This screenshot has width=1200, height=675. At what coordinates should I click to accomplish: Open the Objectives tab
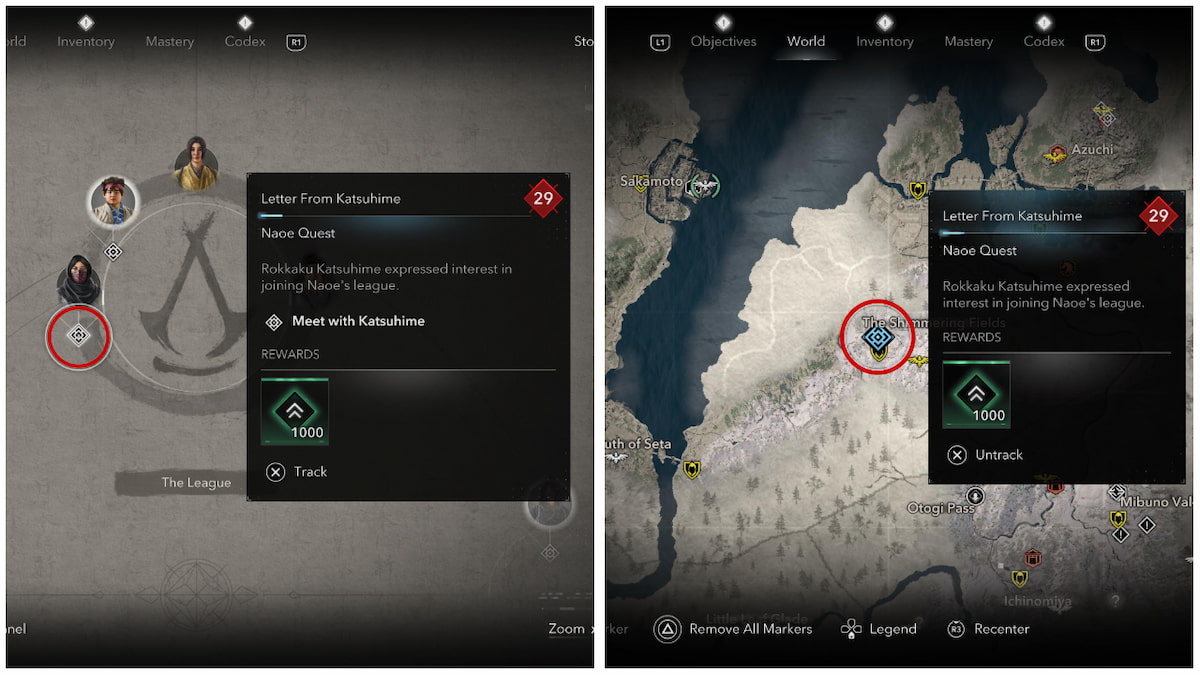click(723, 41)
